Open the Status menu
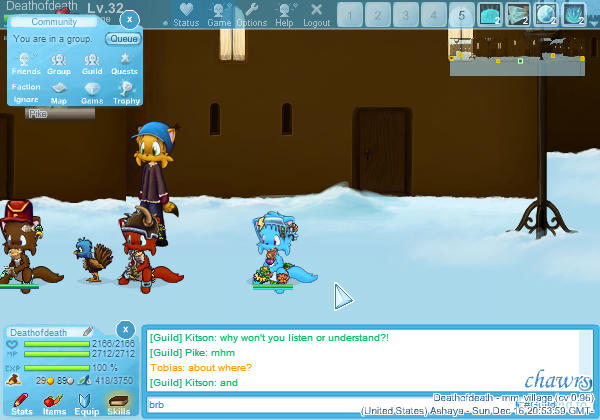 (186, 14)
